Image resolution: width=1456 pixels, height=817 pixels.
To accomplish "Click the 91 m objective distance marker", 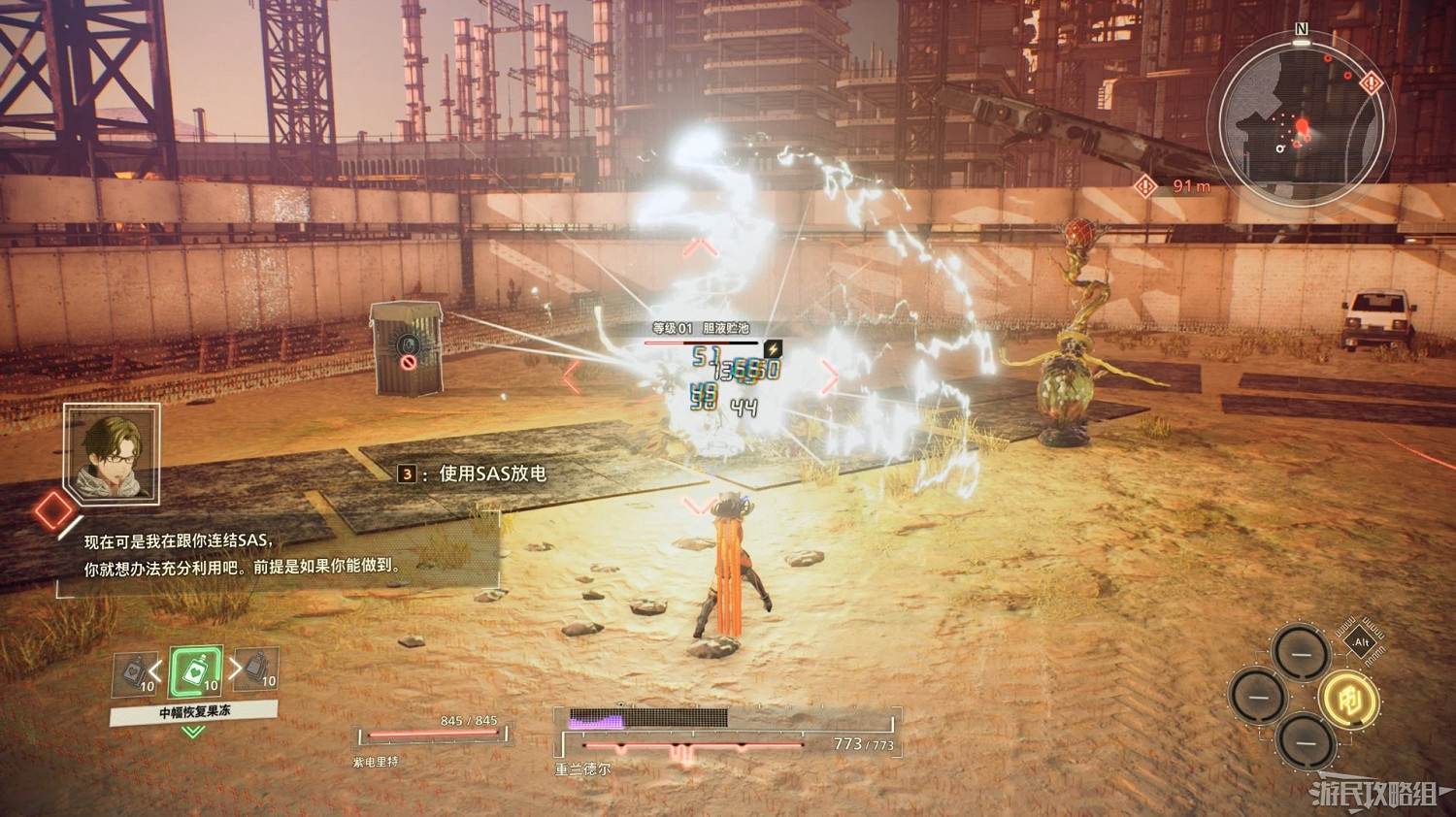I will tap(1177, 185).
